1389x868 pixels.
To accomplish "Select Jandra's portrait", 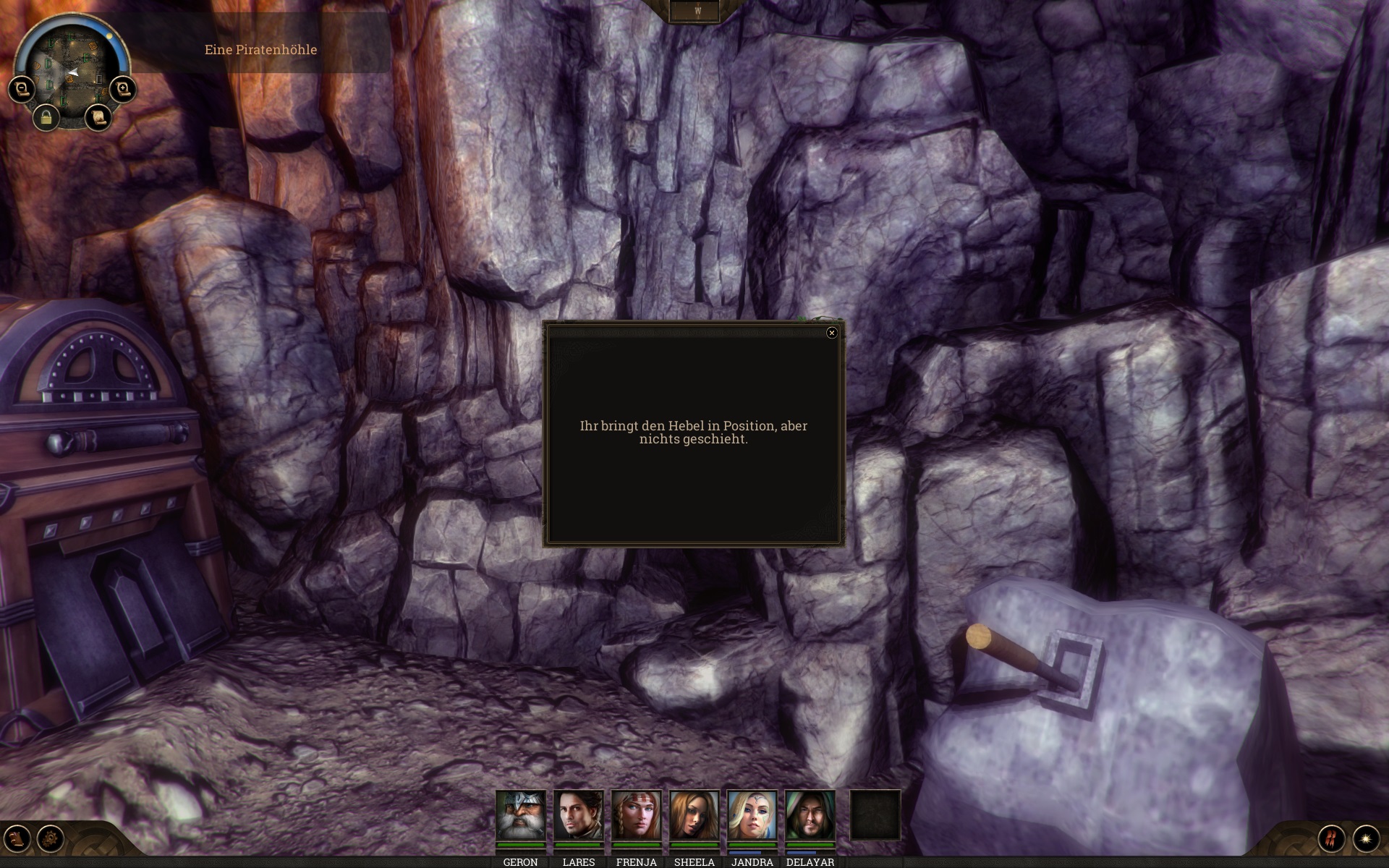I will (752, 815).
